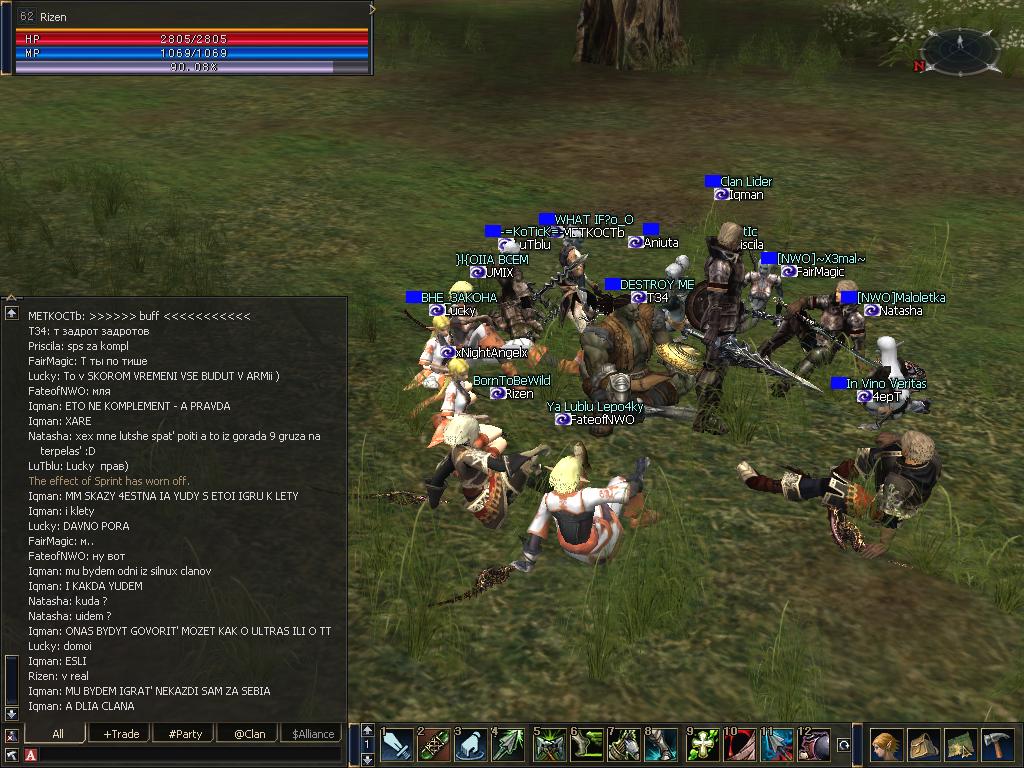This screenshot has height=768, width=1024.
Task: Trigger the blue arrow skill in slot 11
Action: [779, 745]
